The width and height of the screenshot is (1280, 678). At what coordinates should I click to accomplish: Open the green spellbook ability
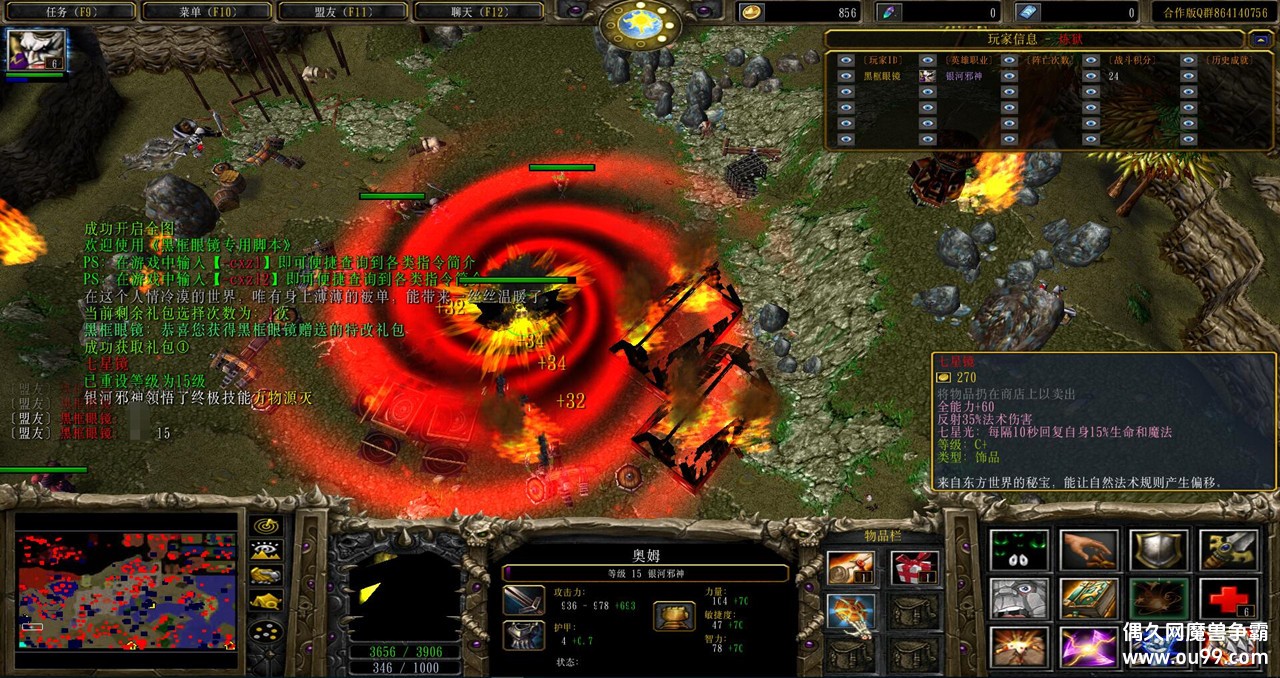tap(1088, 599)
